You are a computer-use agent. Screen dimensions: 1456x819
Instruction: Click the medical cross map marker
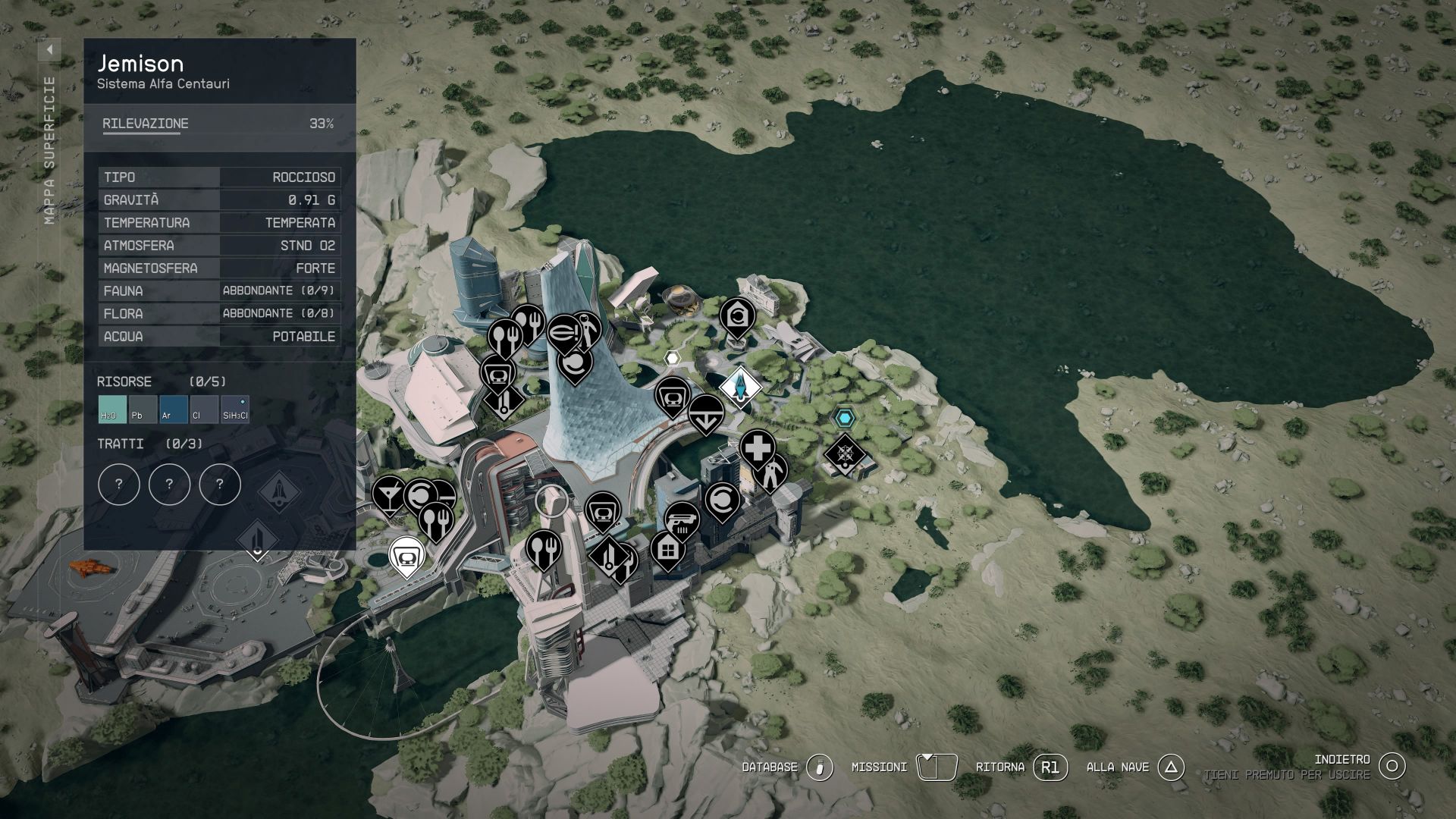coord(757,448)
